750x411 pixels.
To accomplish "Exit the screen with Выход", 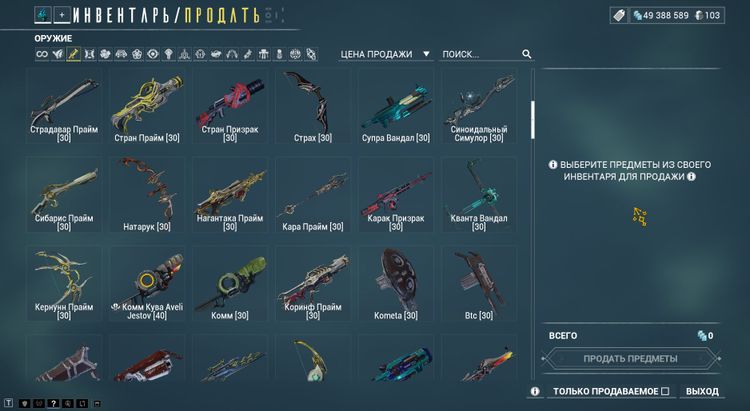I will (x=702, y=391).
